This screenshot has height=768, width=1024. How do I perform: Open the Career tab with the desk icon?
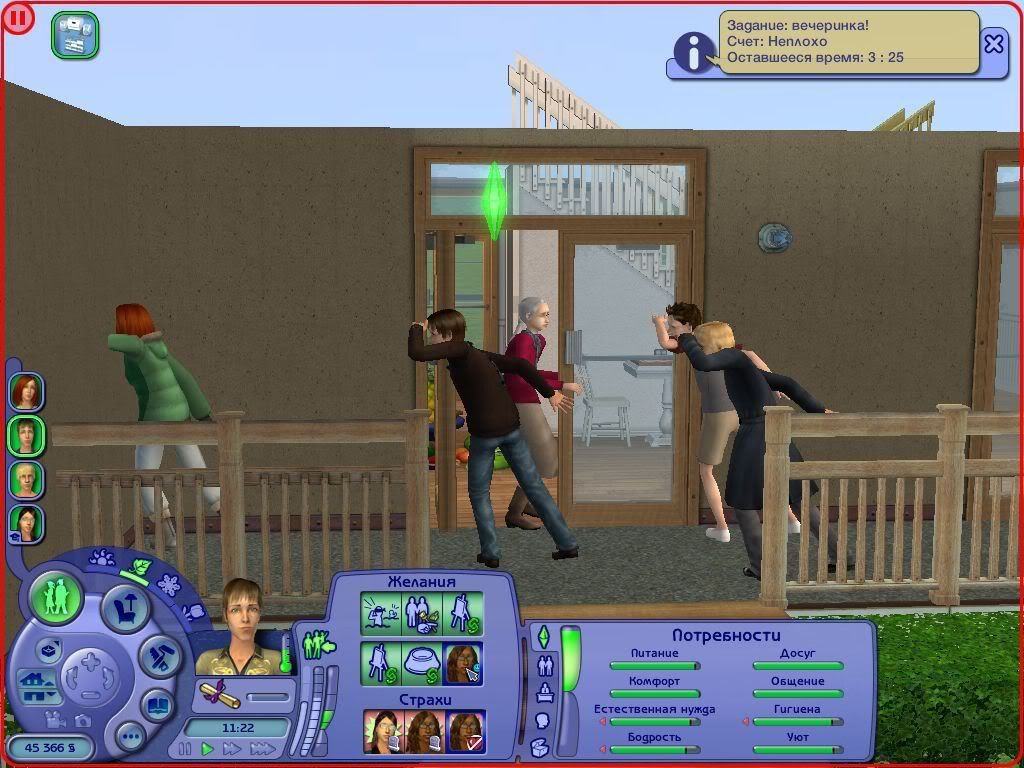point(545,692)
